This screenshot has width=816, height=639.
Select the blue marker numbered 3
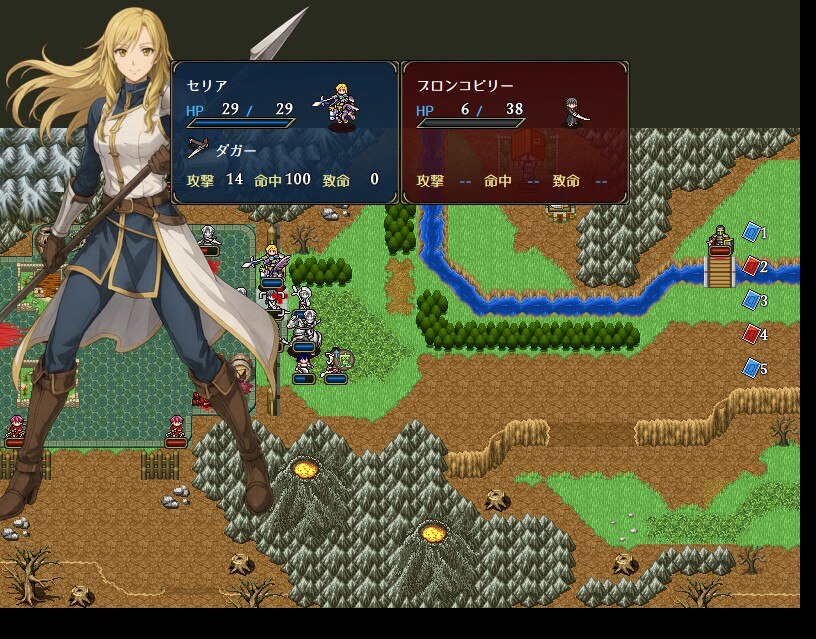click(x=752, y=300)
